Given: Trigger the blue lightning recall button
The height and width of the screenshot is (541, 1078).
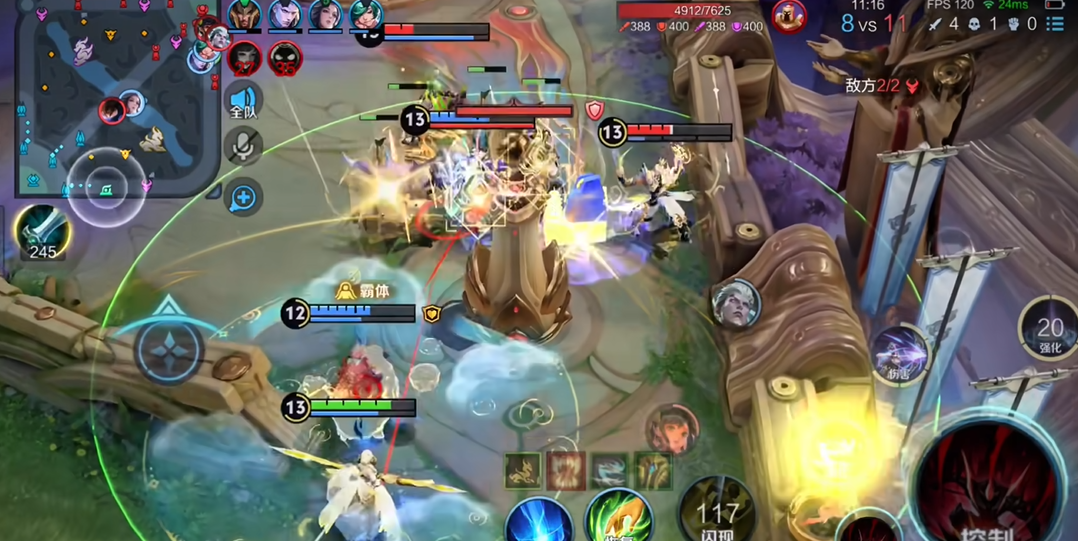Looking at the screenshot, I should click(x=538, y=522).
